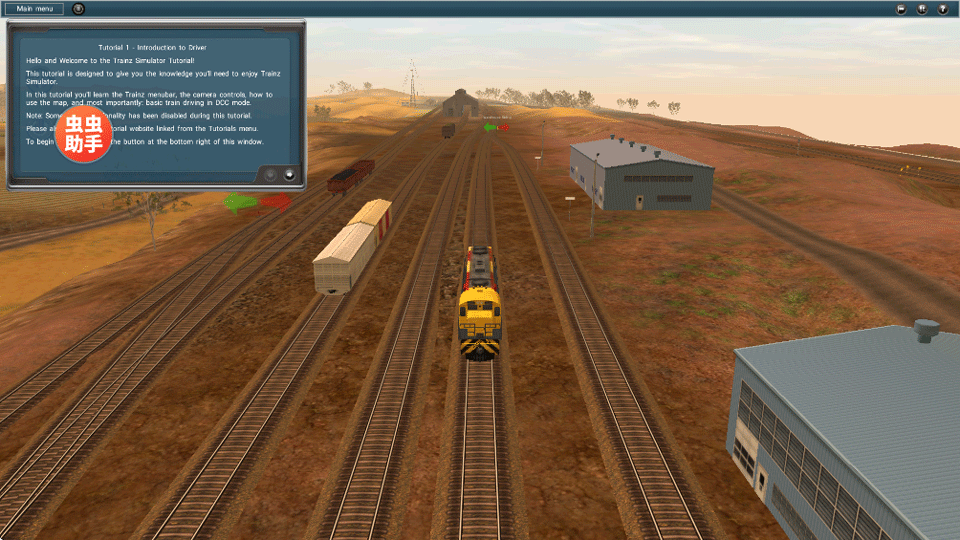Pause the game with the pause icon
Screen dimensions: 960x540
click(x=922, y=9)
